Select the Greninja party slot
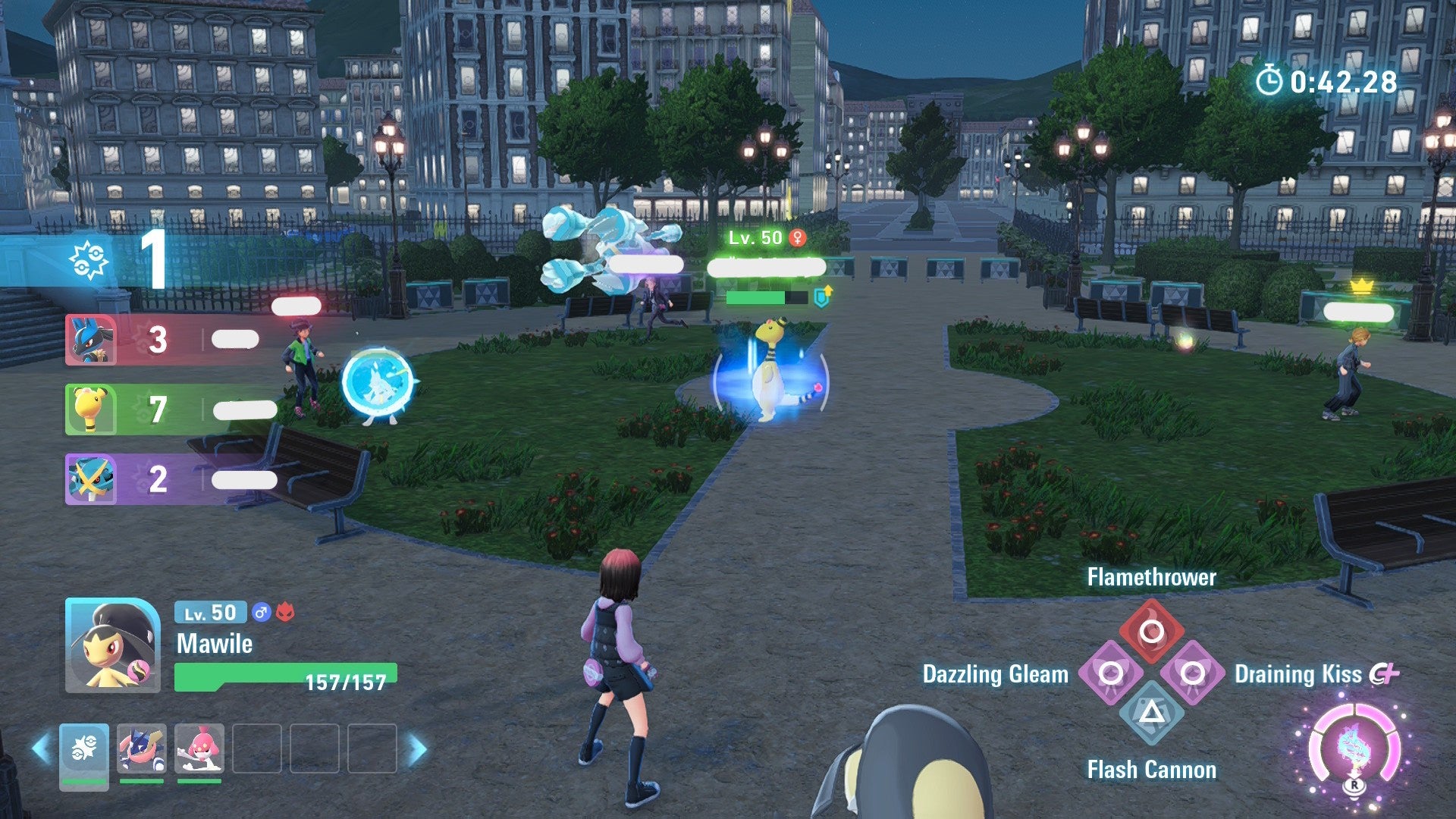Viewport: 1456px width, 819px height. (142, 748)
